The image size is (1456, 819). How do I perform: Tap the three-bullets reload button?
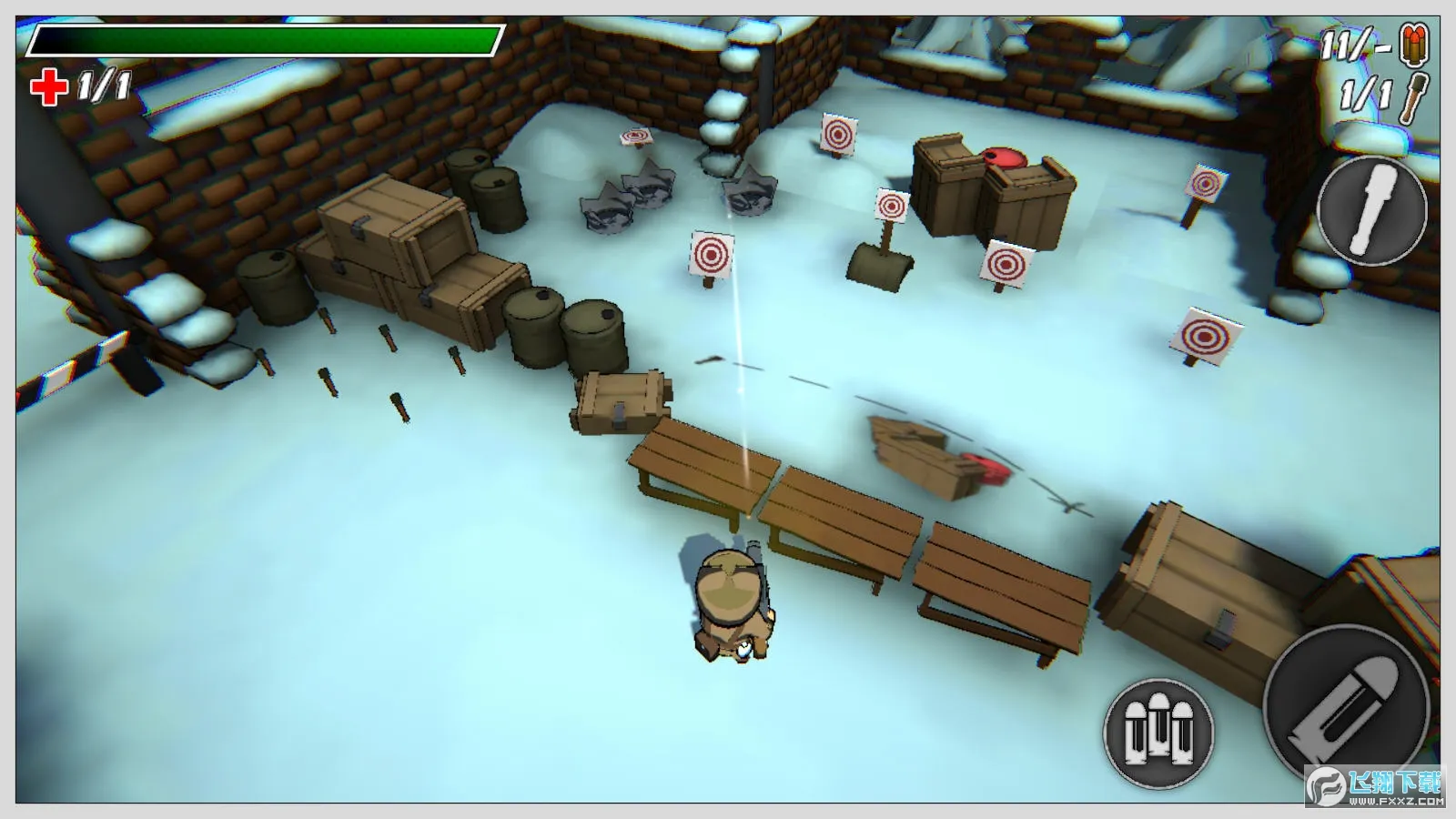coord(1158,732)
